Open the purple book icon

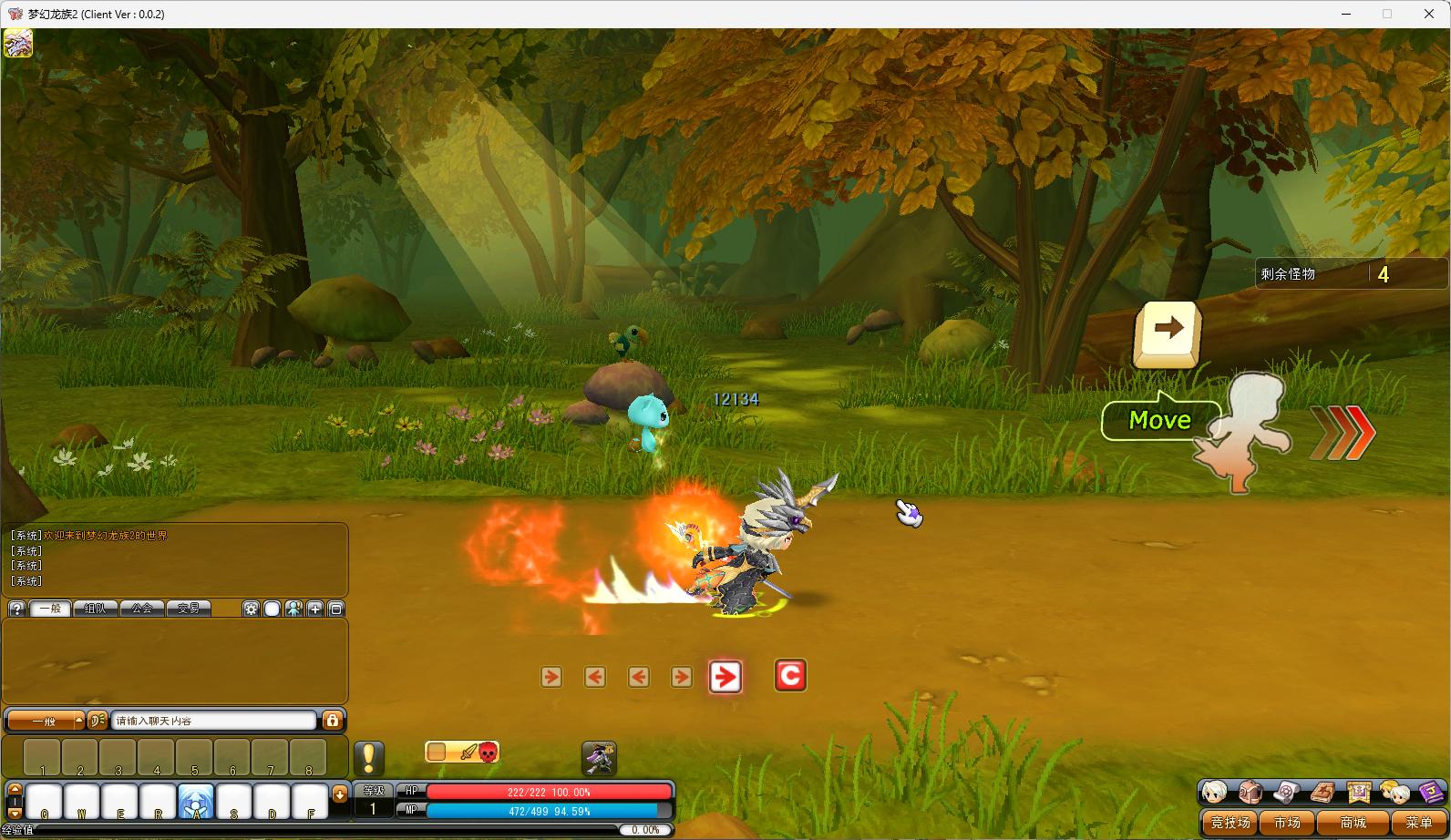click(x=1430, y=792)
